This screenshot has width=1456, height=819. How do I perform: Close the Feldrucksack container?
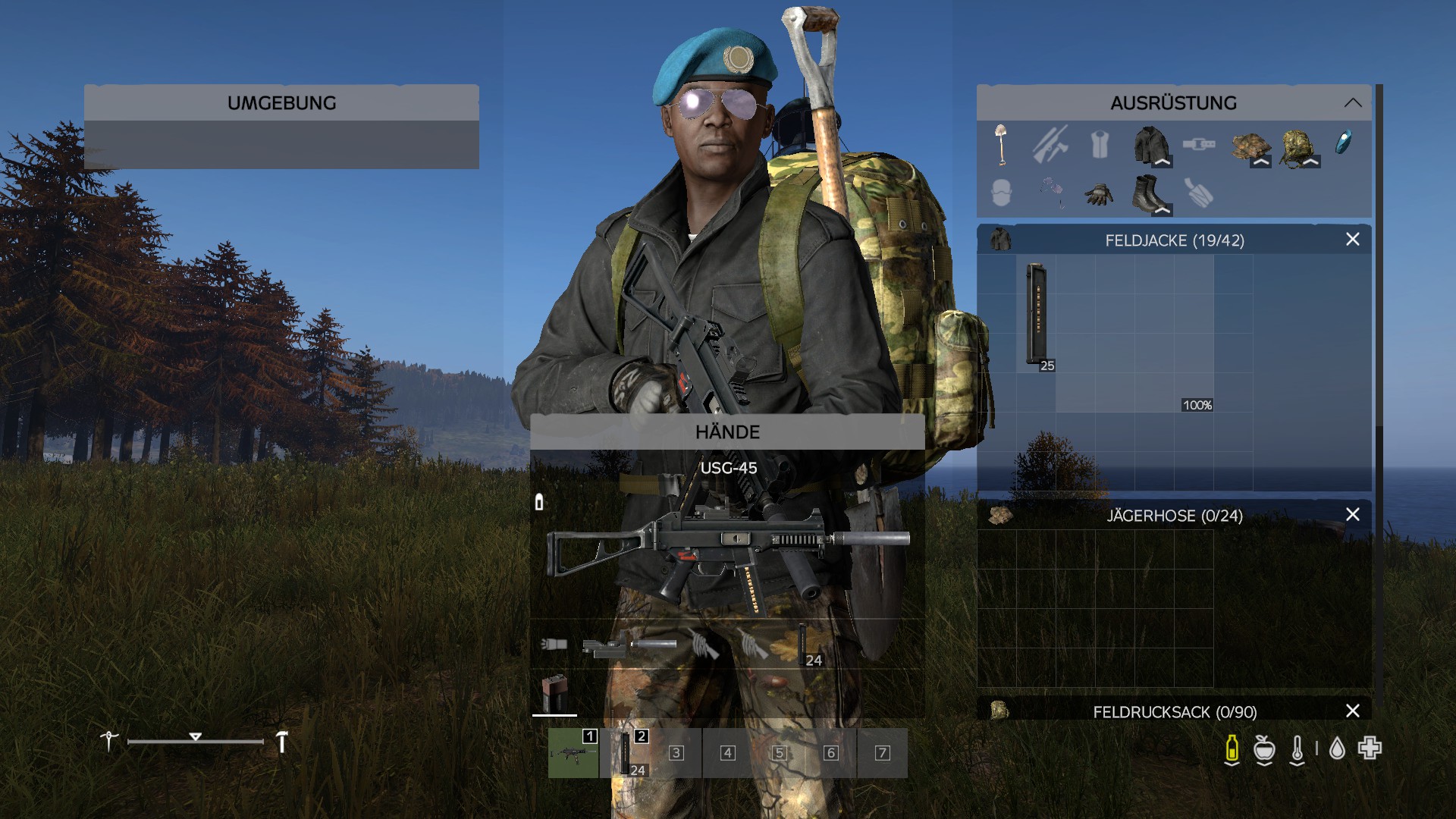pos(1352,711)
